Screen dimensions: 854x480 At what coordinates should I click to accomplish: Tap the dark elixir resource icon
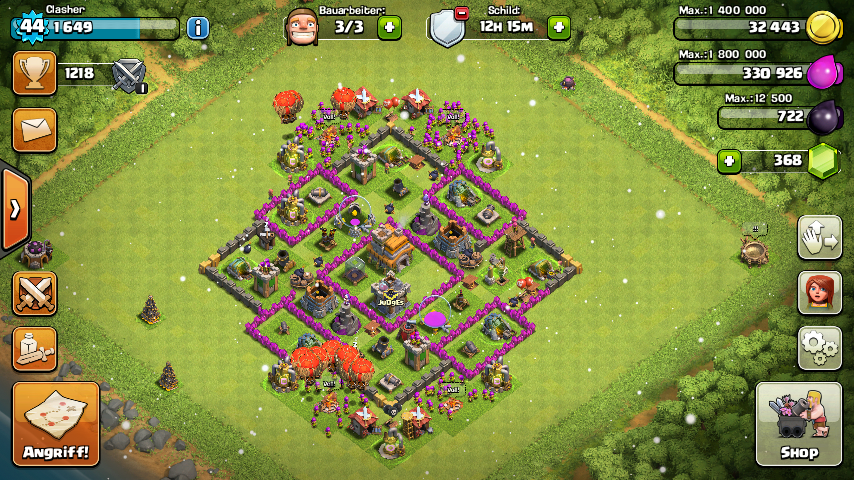(x=824, y=118)
